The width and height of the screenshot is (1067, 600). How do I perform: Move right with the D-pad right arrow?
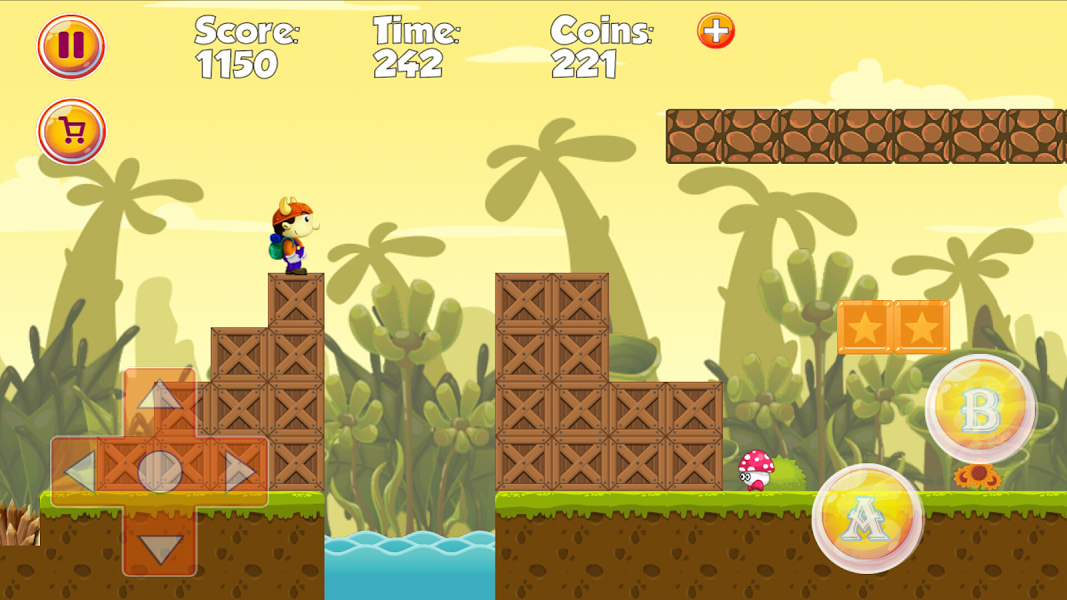tap(240, 472)
